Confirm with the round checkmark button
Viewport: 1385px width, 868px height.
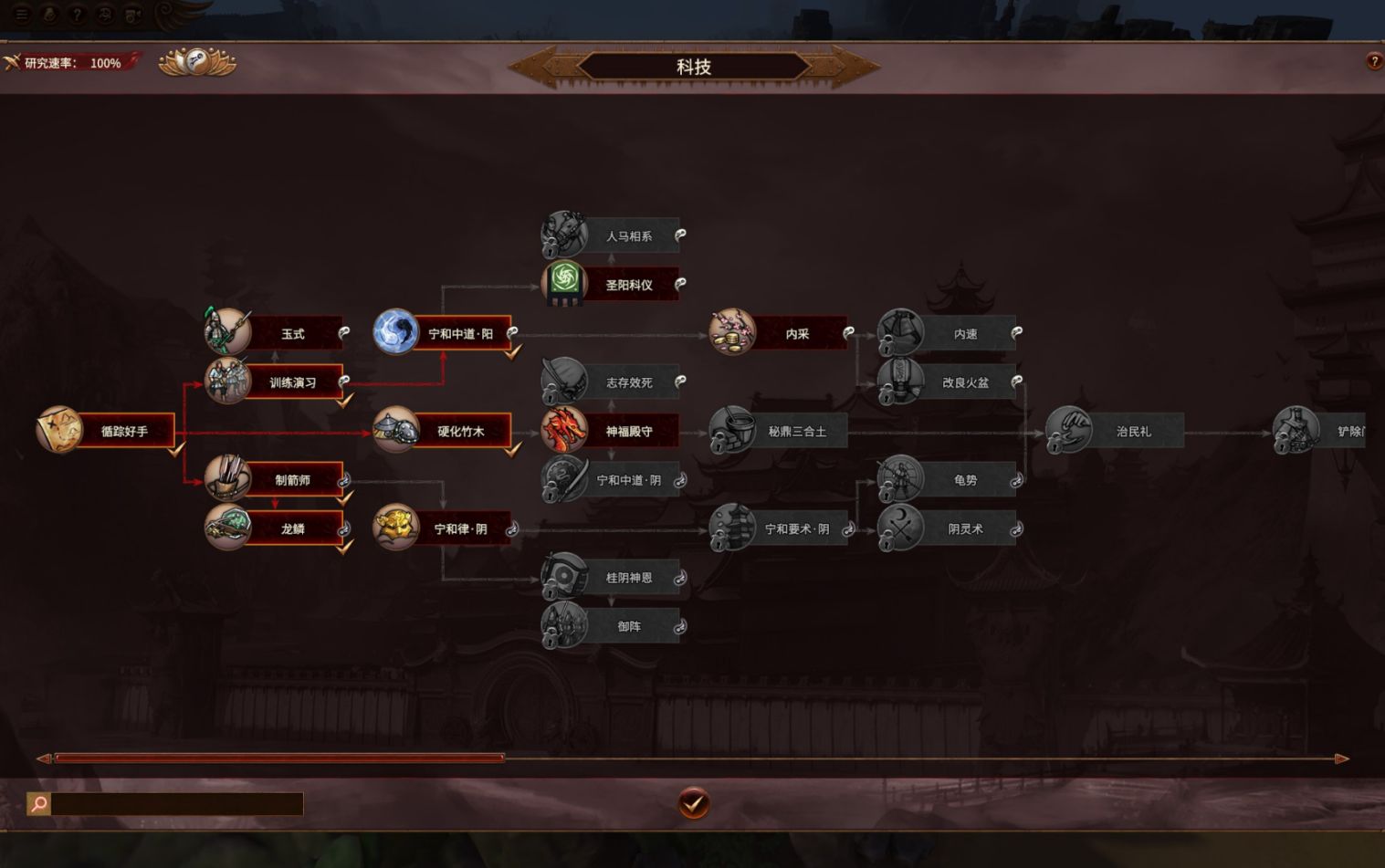(693, 804)
